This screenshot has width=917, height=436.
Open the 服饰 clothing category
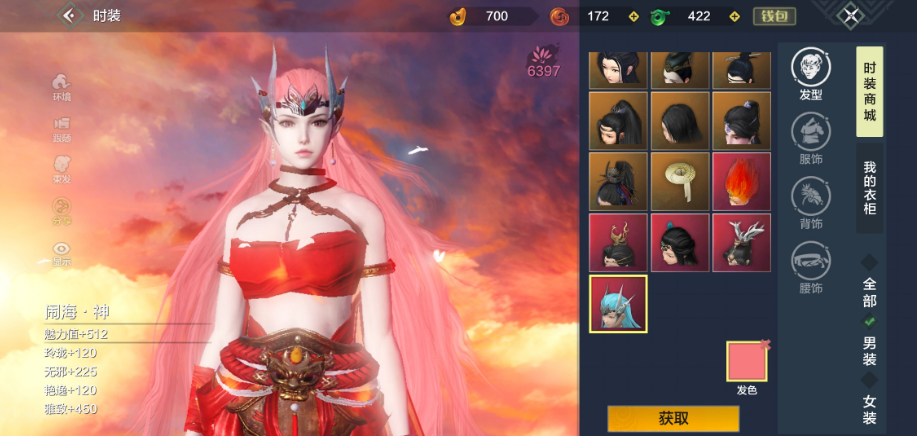coord(810,136)
